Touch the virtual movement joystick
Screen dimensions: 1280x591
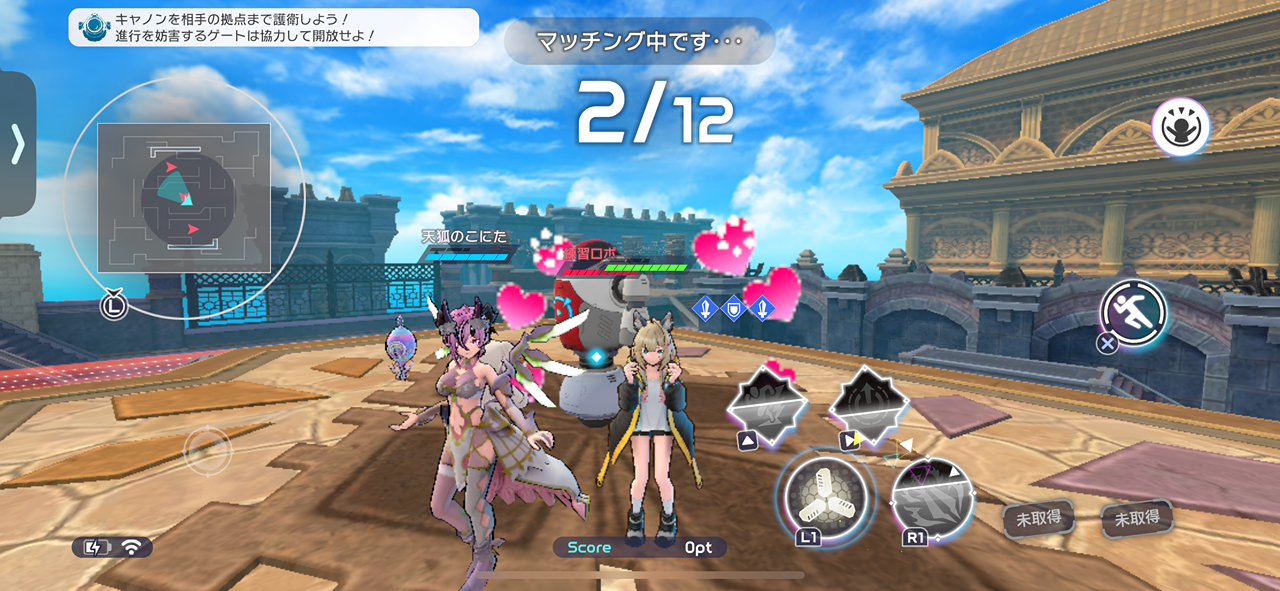(x=208, y=450)
